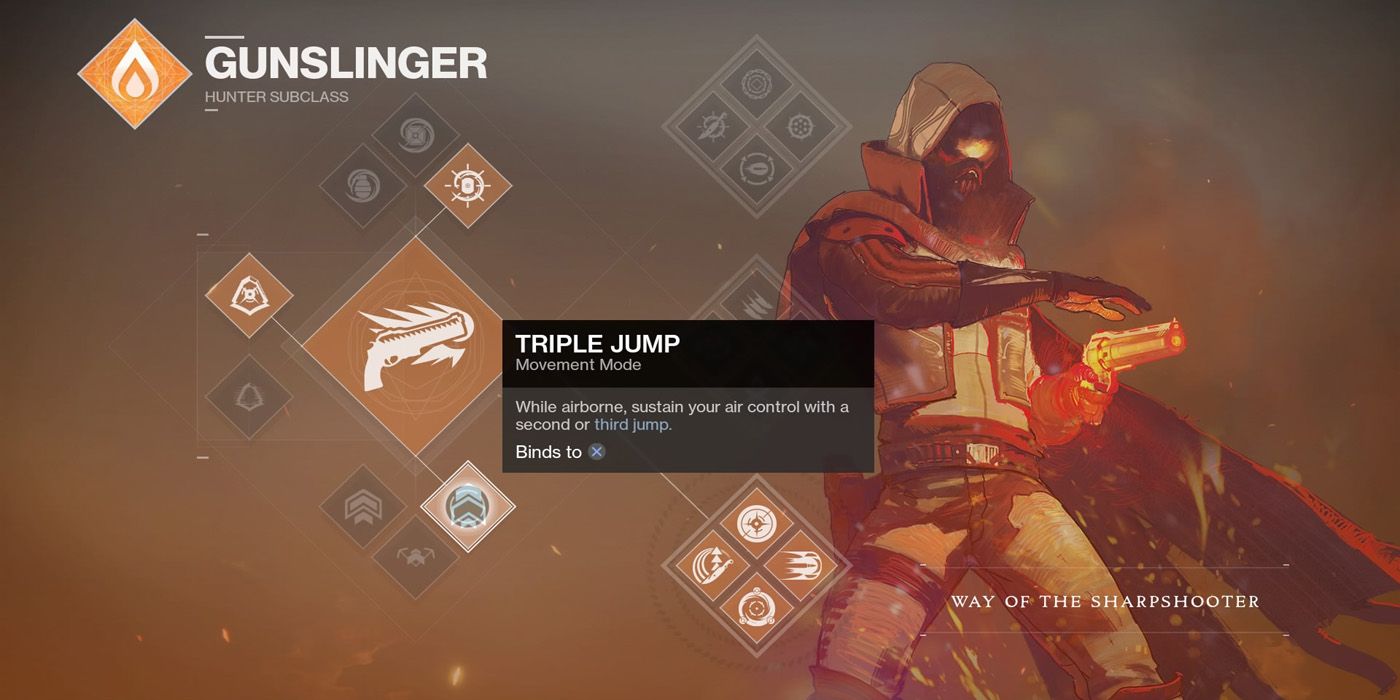Select the orange flaming bullet perk icon

801,565
